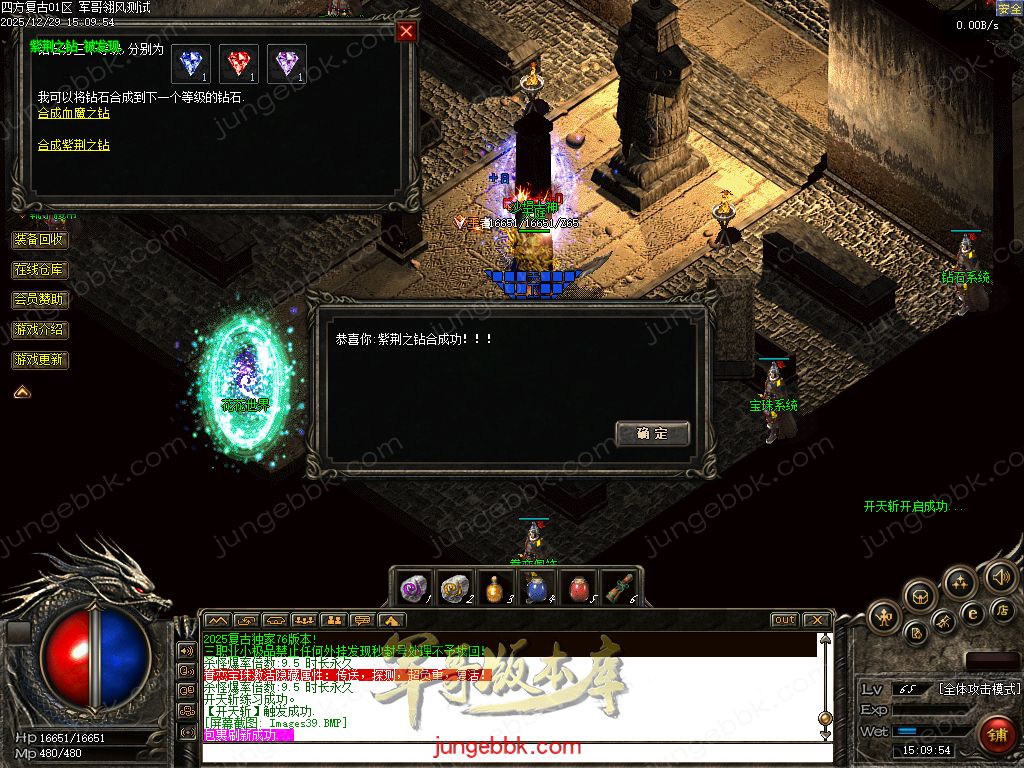The image size is (1024, 768).
Task: Open the 会员赞助 member sponsorship panel
Action: point(40,299)
